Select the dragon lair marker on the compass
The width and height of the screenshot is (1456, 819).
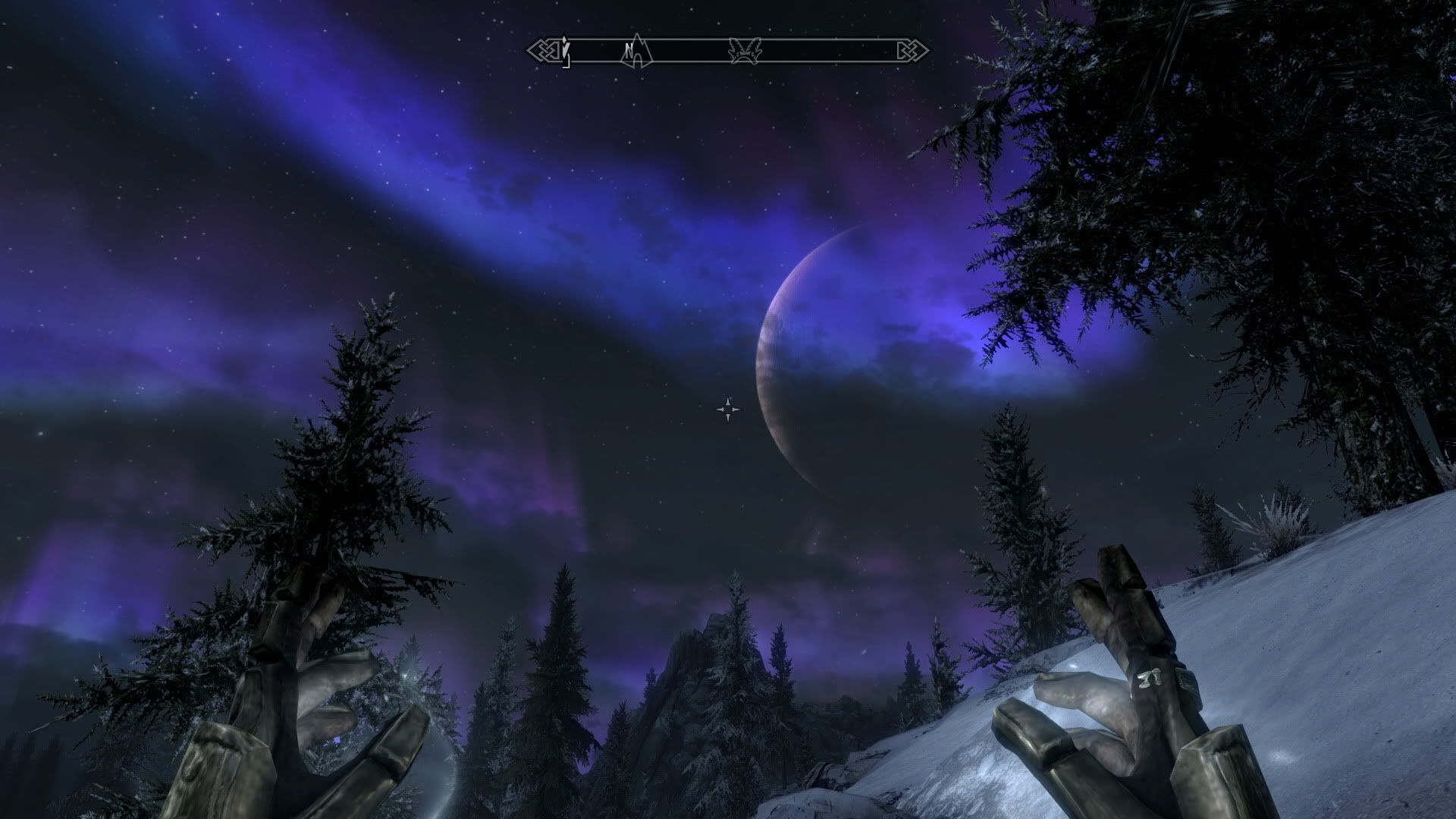click(x=745, y=51)
